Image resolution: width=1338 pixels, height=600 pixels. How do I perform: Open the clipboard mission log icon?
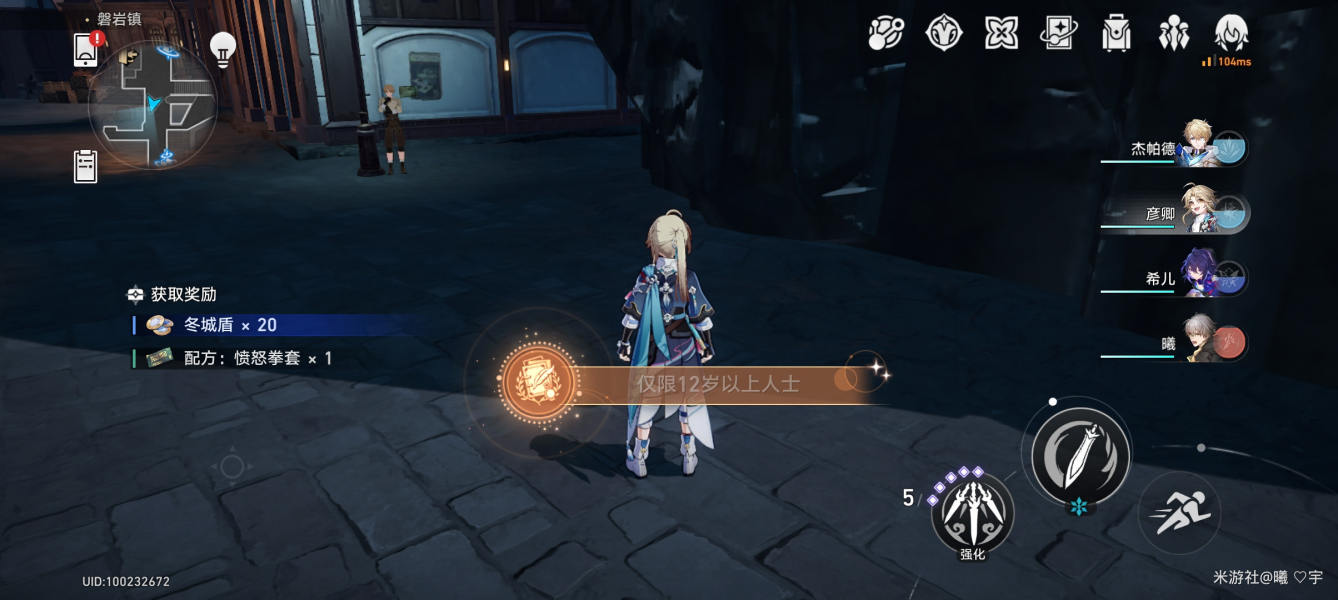coord(86,166)
